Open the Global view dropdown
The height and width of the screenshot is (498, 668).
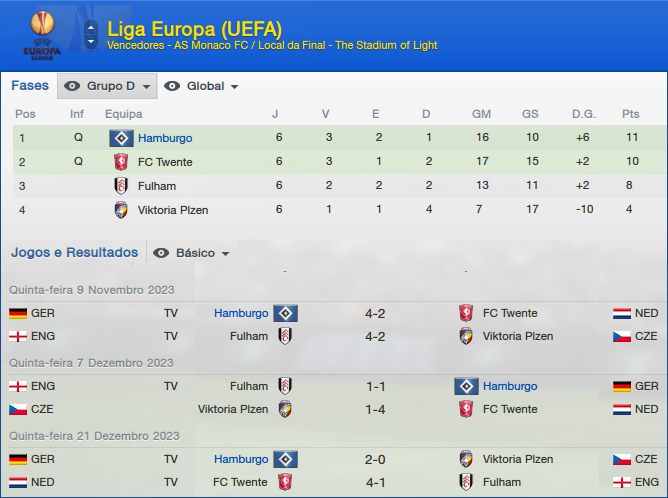(x=201, y=87)
